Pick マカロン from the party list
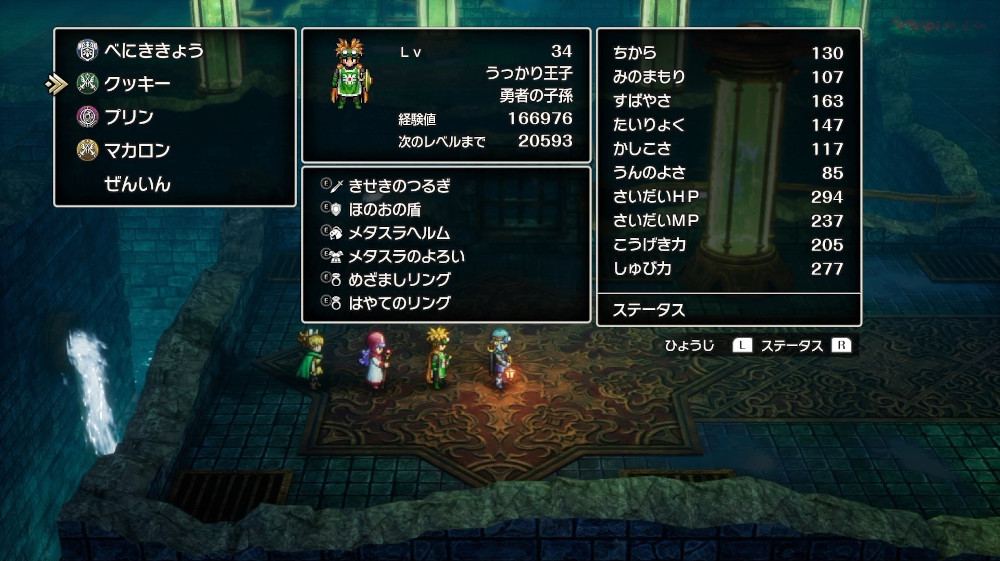The image size is (1000, 561). [x=137, y=151]
